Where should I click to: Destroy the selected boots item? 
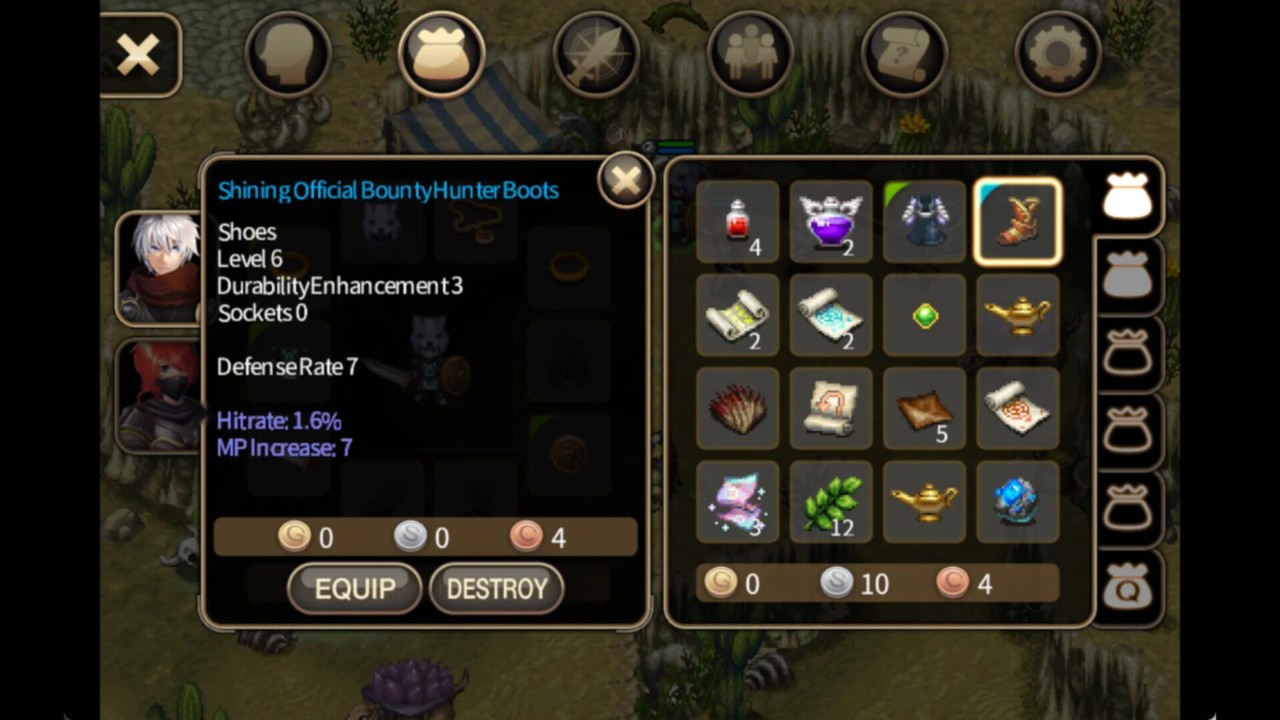496,588
